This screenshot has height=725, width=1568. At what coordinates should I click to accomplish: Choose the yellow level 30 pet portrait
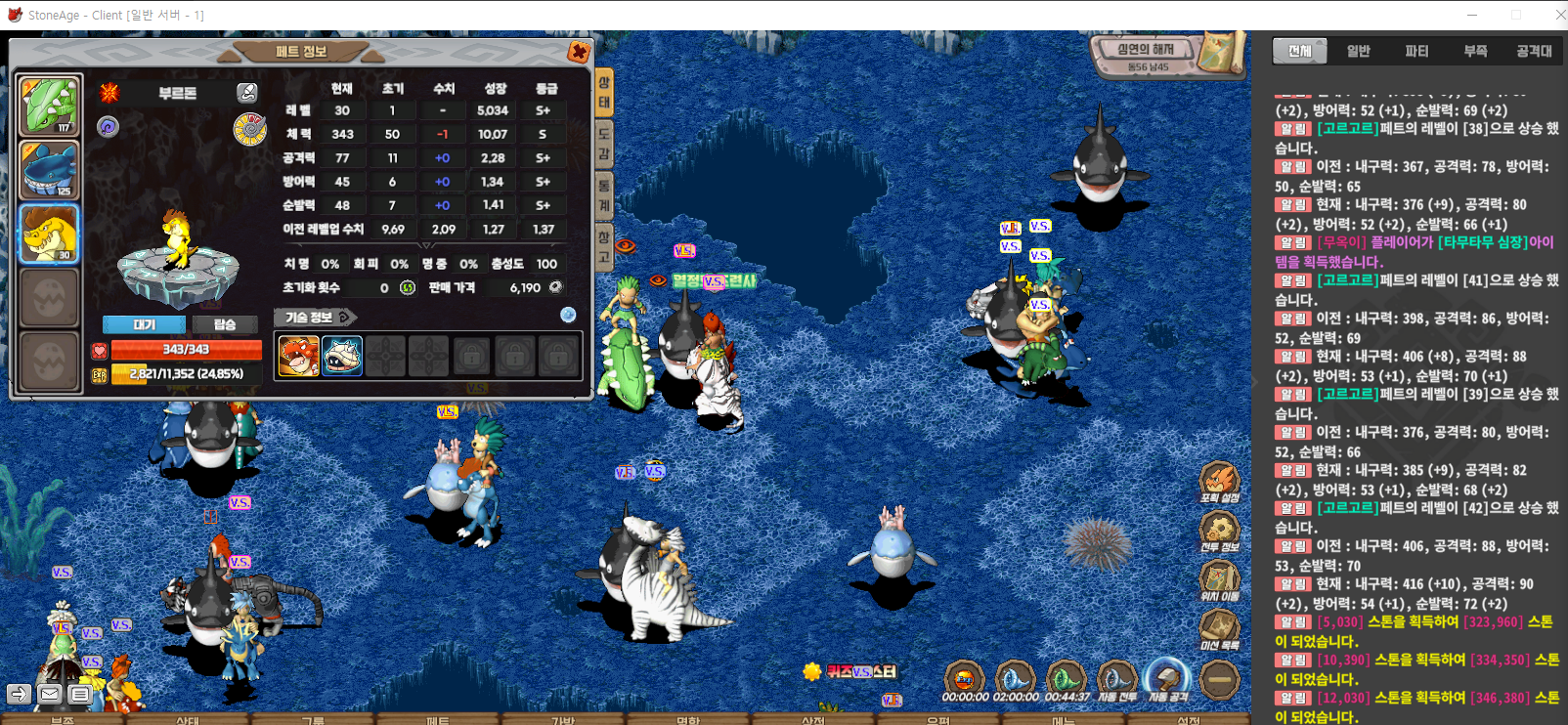pos(49,235)
